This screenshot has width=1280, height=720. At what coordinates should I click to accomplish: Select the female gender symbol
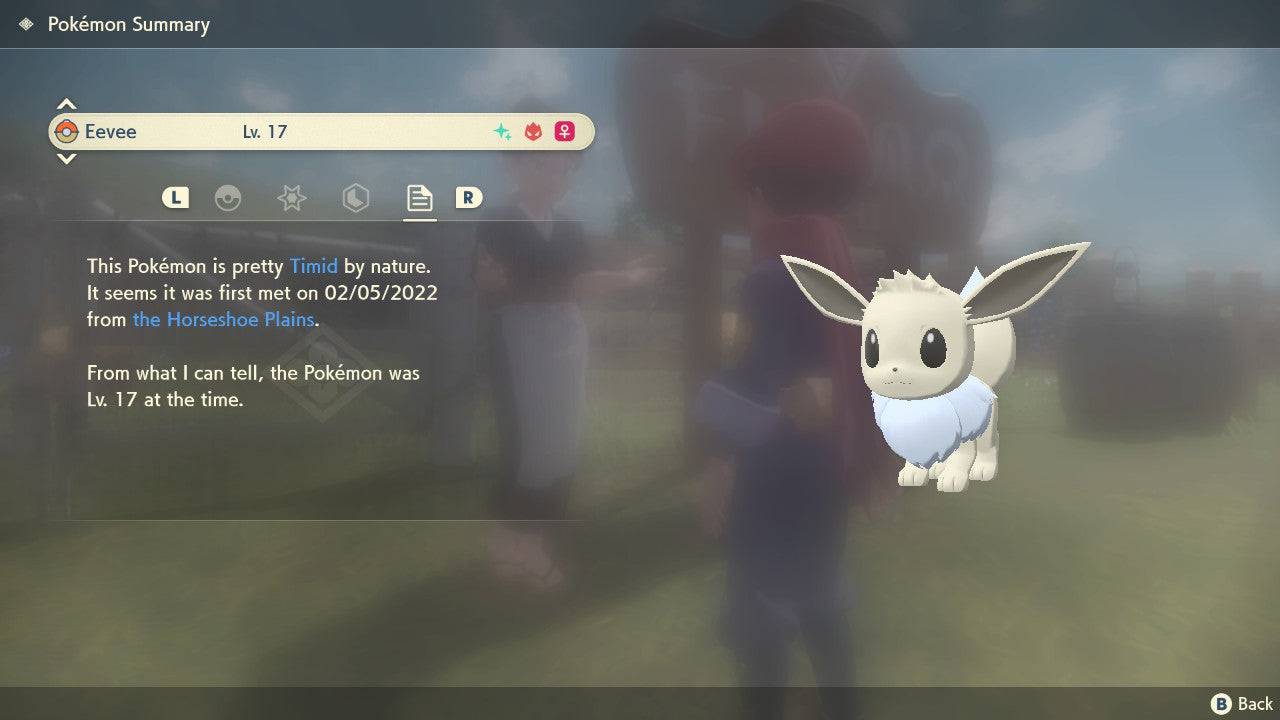pos(564,131)
